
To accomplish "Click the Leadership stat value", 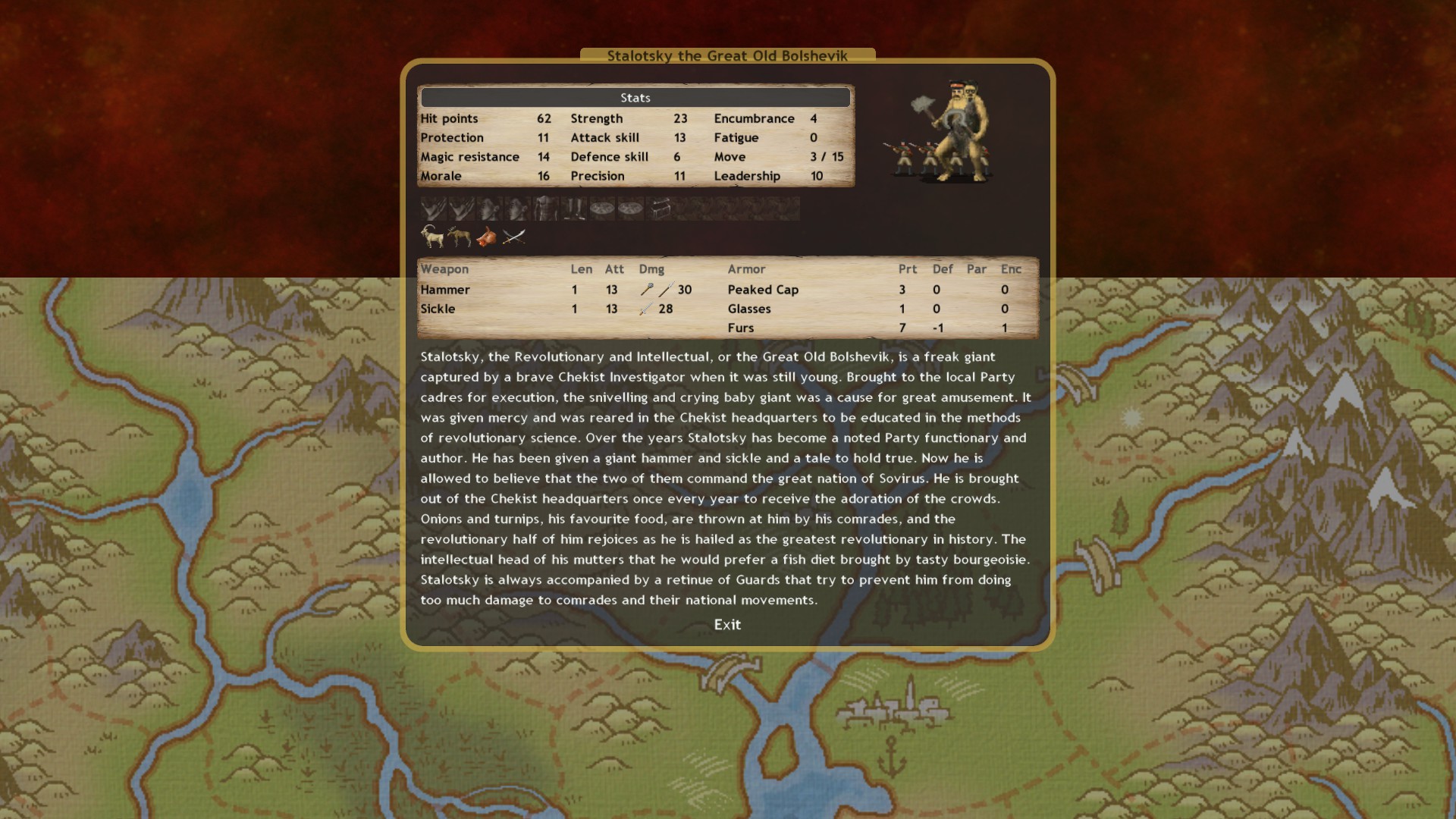I will tap(816, 176).
